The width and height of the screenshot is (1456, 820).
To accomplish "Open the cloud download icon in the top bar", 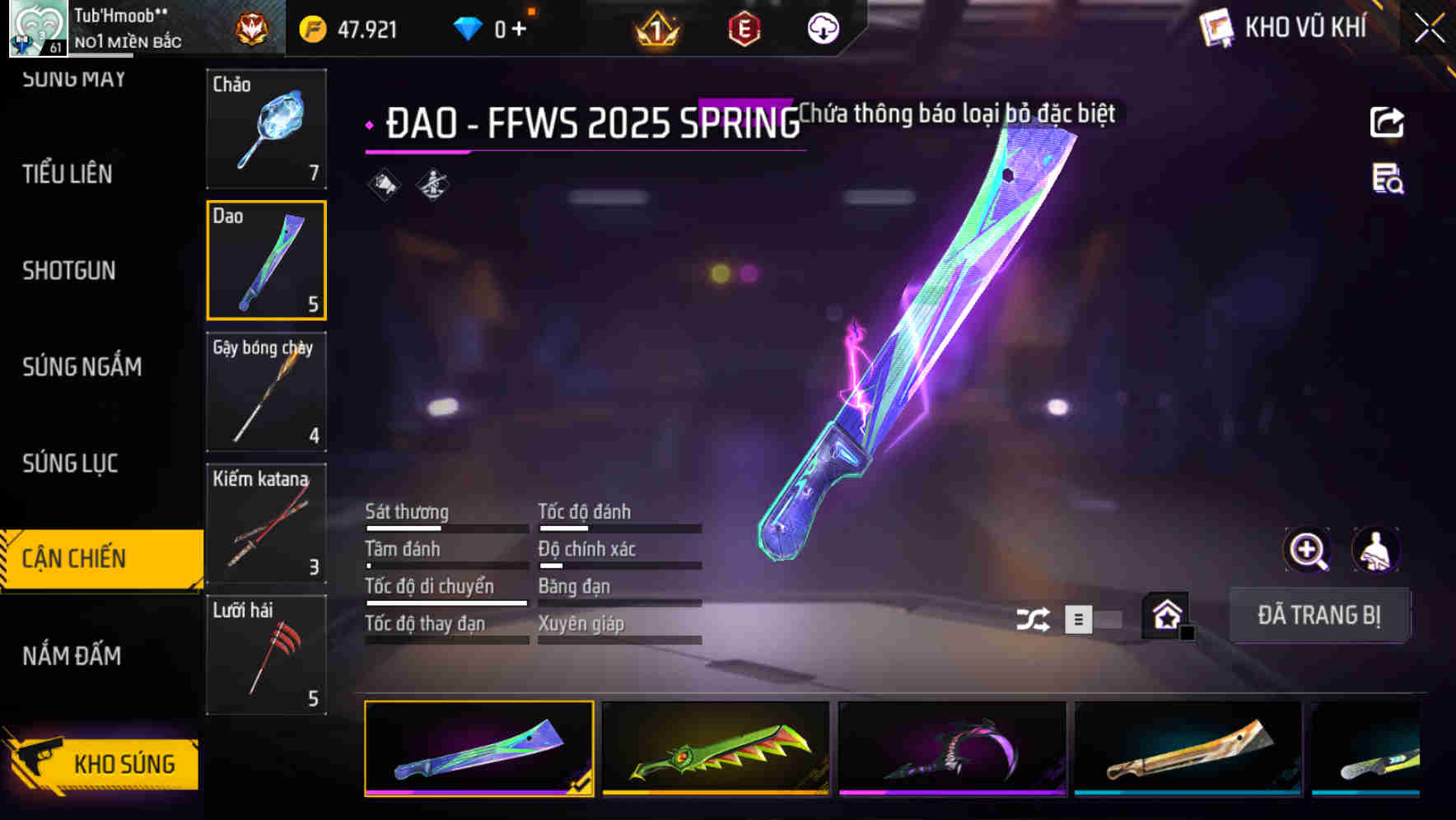I will point(821,28).
